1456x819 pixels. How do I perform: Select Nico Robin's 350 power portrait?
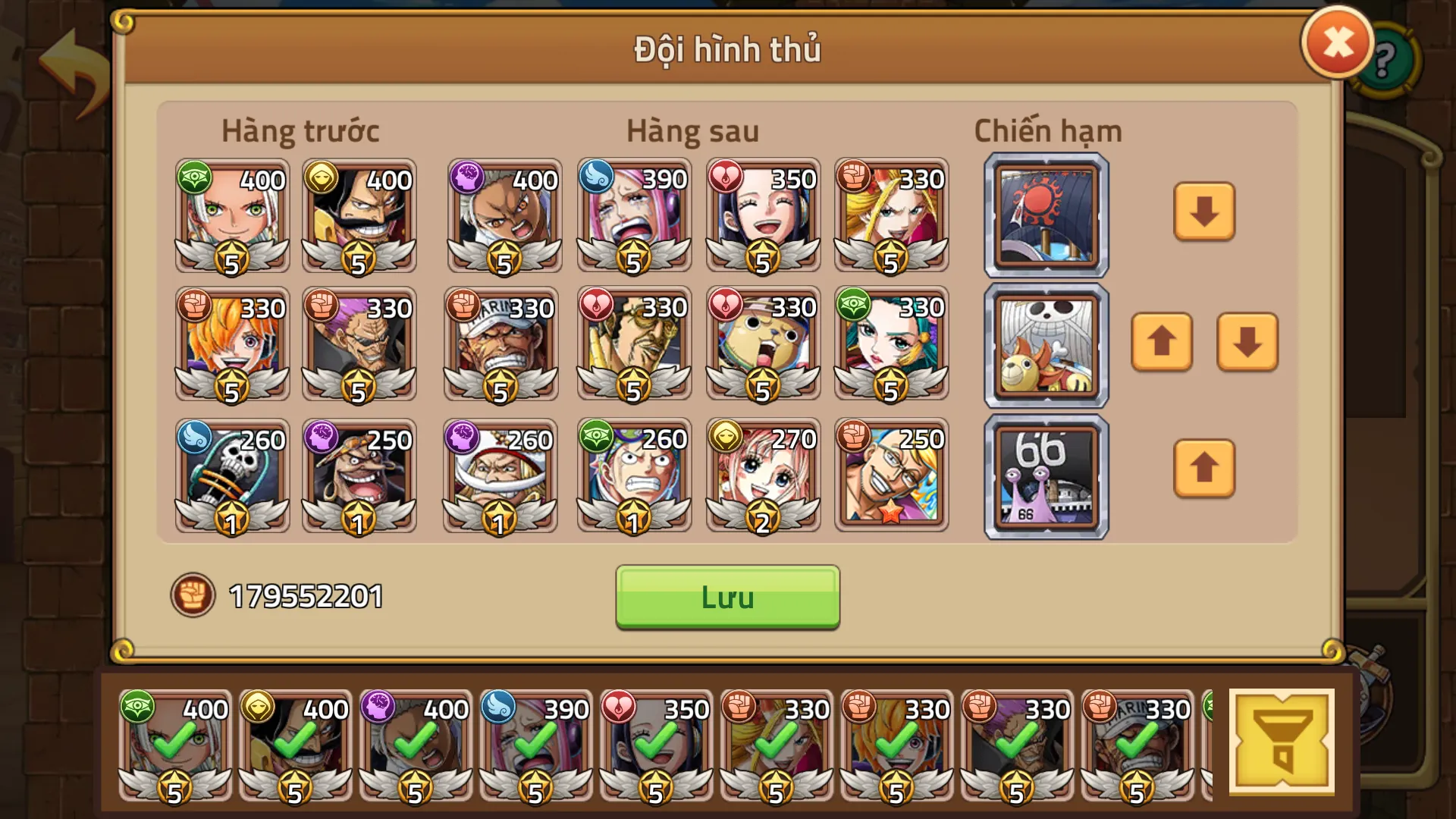pos(762,215)
